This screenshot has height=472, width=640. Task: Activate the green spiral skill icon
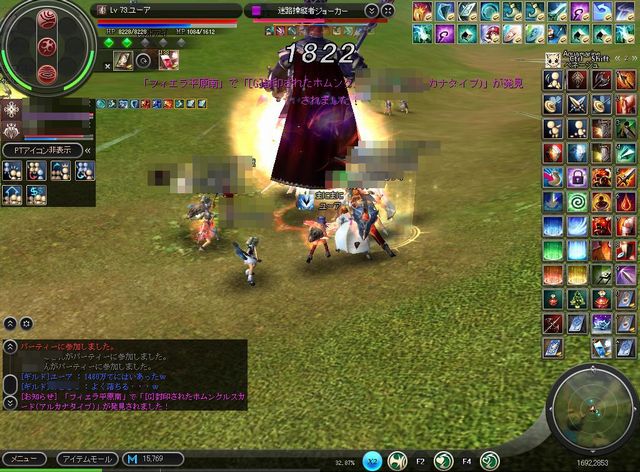coord(576,200)
